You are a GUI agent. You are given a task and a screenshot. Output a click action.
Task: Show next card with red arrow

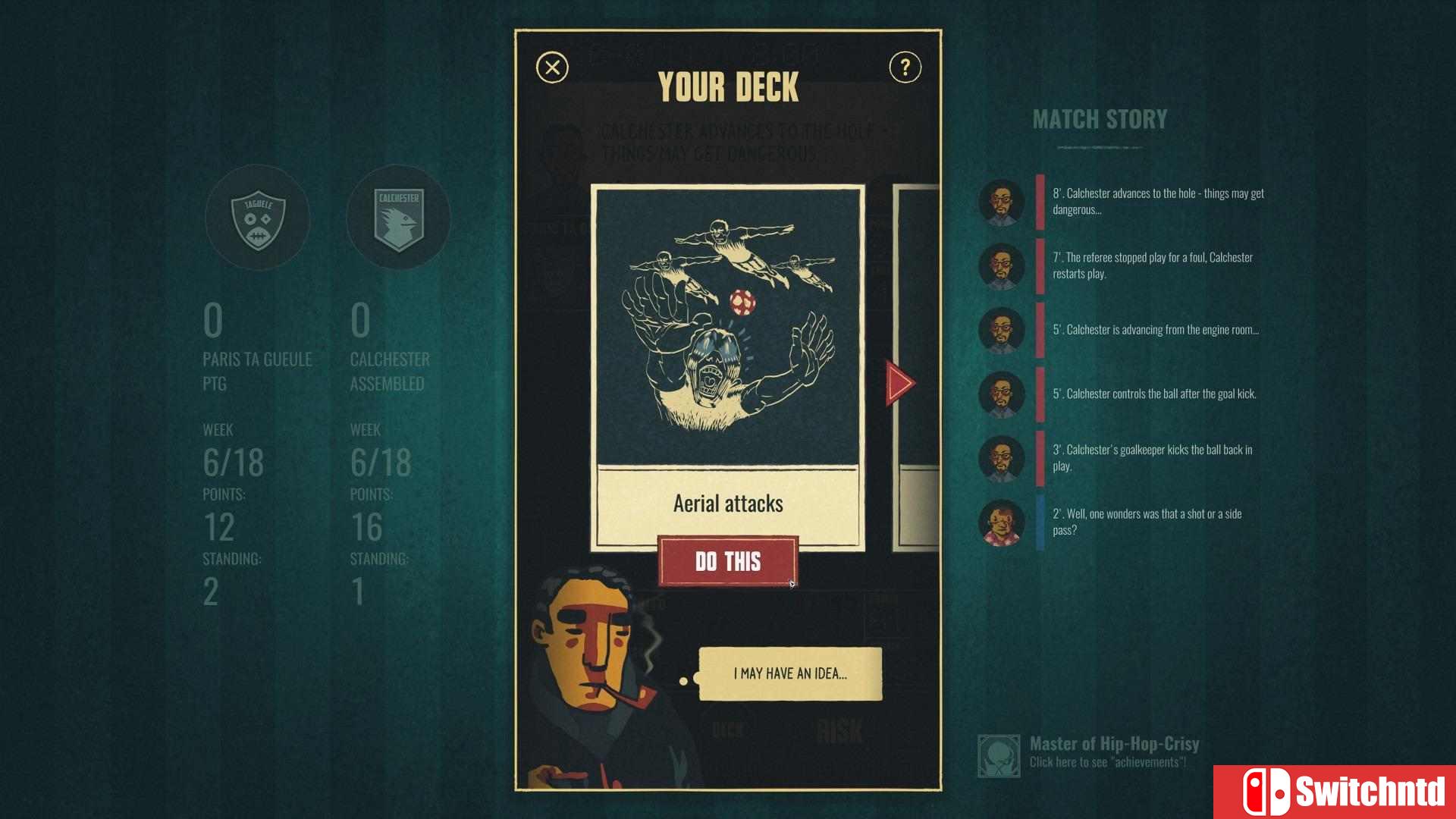tap(900, 382)
